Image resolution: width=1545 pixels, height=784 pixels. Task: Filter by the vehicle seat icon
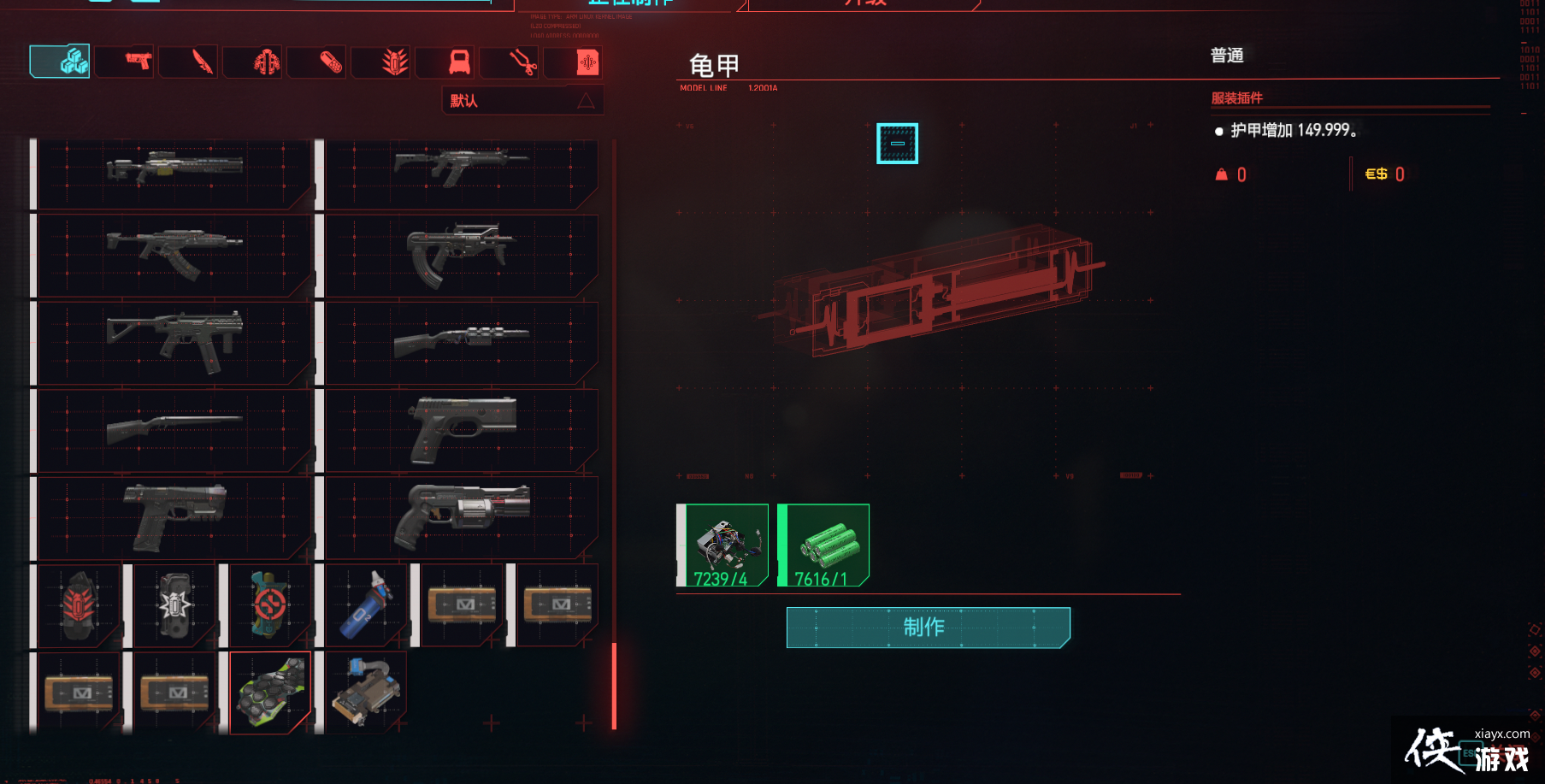tap(445, 61)
